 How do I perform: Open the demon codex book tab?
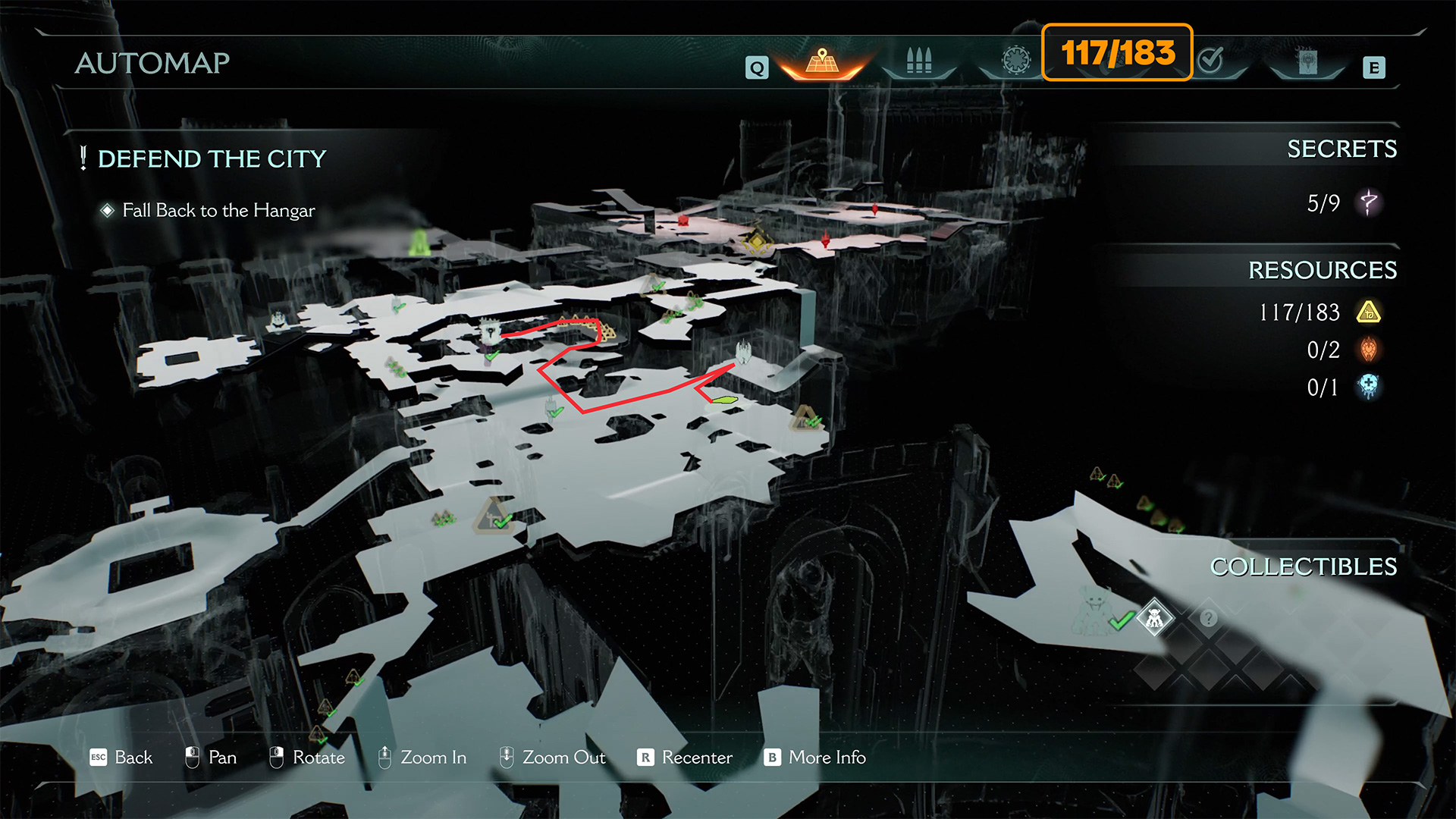point(1307,62)
